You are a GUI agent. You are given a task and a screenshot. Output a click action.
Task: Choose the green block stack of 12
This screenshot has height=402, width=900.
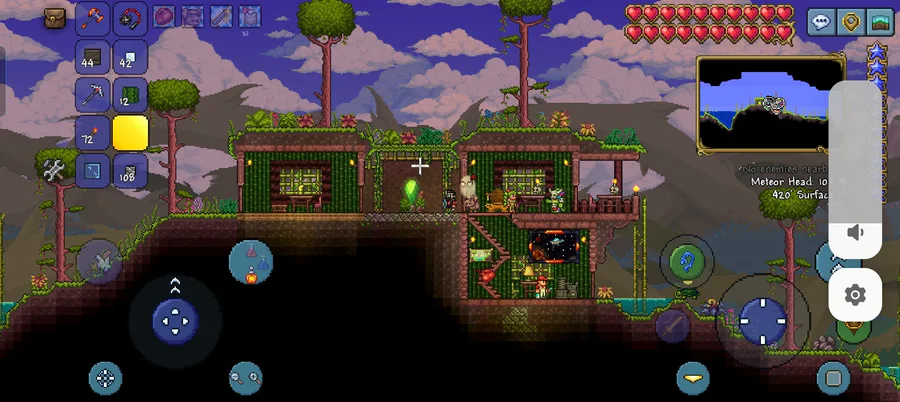(x=130, y=96)
